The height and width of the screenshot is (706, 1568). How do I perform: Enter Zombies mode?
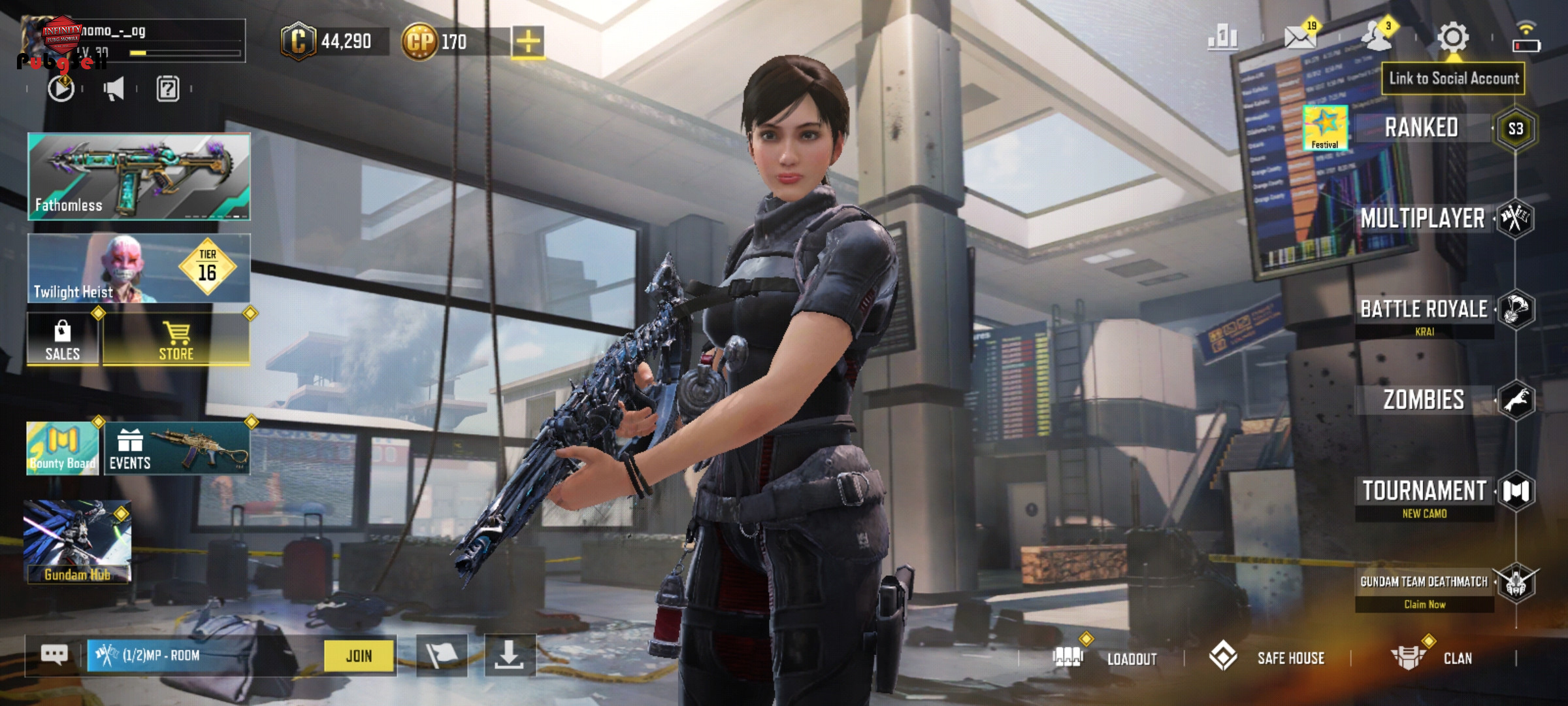coord(1424,400)
